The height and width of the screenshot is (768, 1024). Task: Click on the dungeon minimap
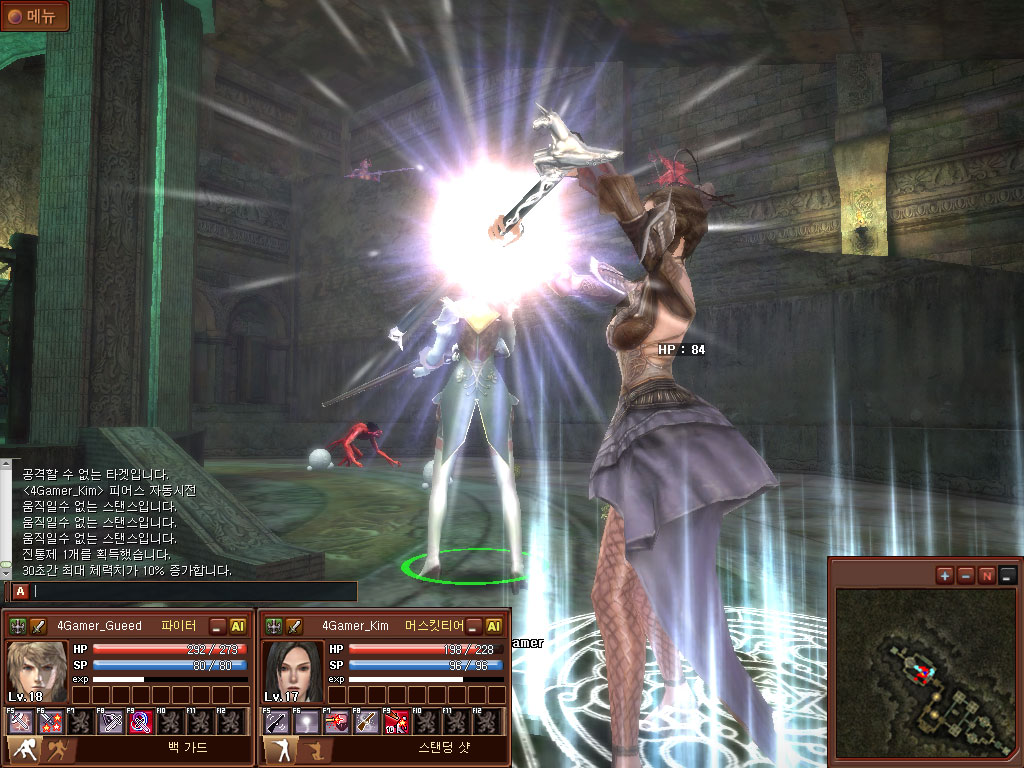[x=926, y=672]
